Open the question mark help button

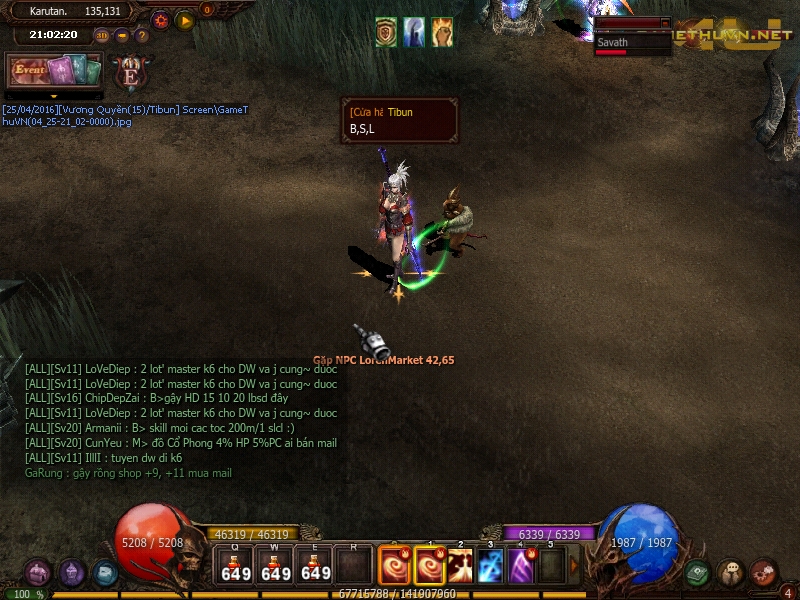point(142,35)
